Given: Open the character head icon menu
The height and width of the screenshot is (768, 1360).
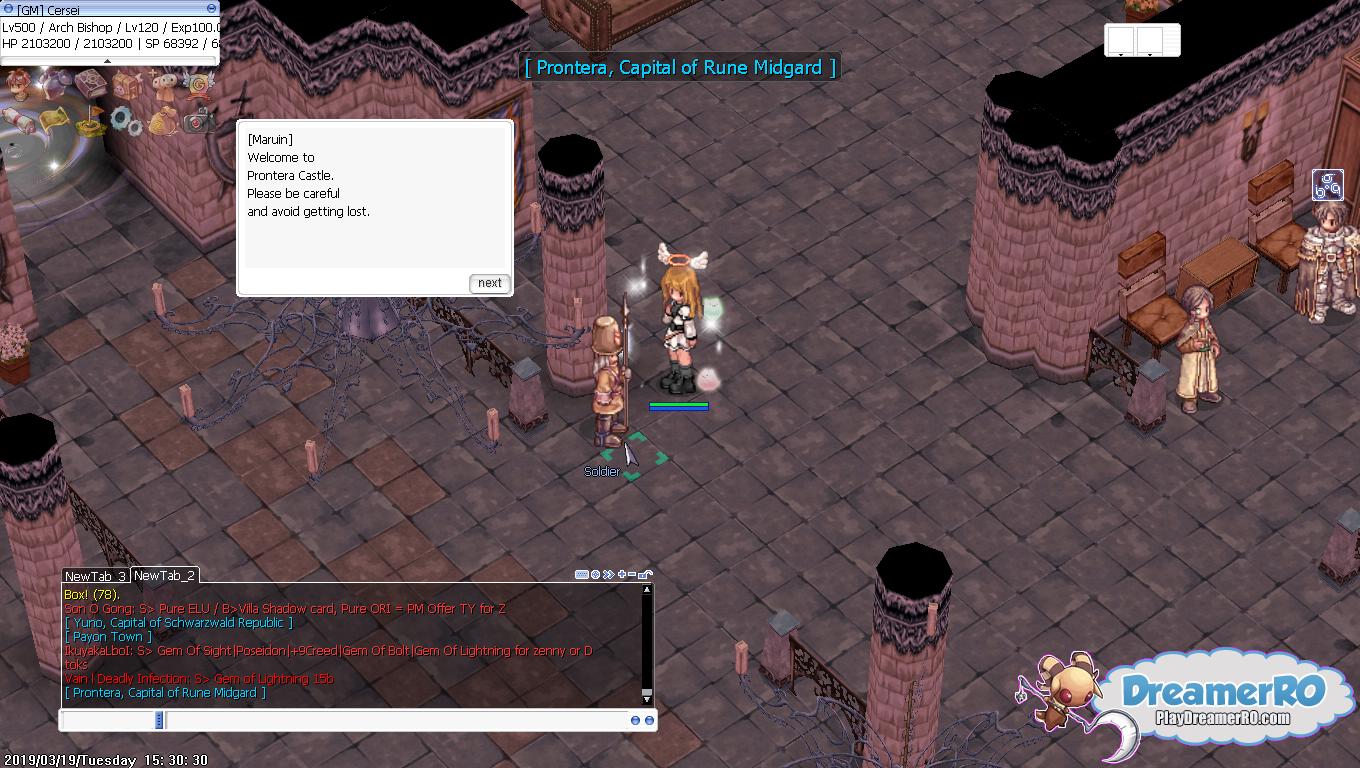Looking at the screenshot, I should click(17, 83).
